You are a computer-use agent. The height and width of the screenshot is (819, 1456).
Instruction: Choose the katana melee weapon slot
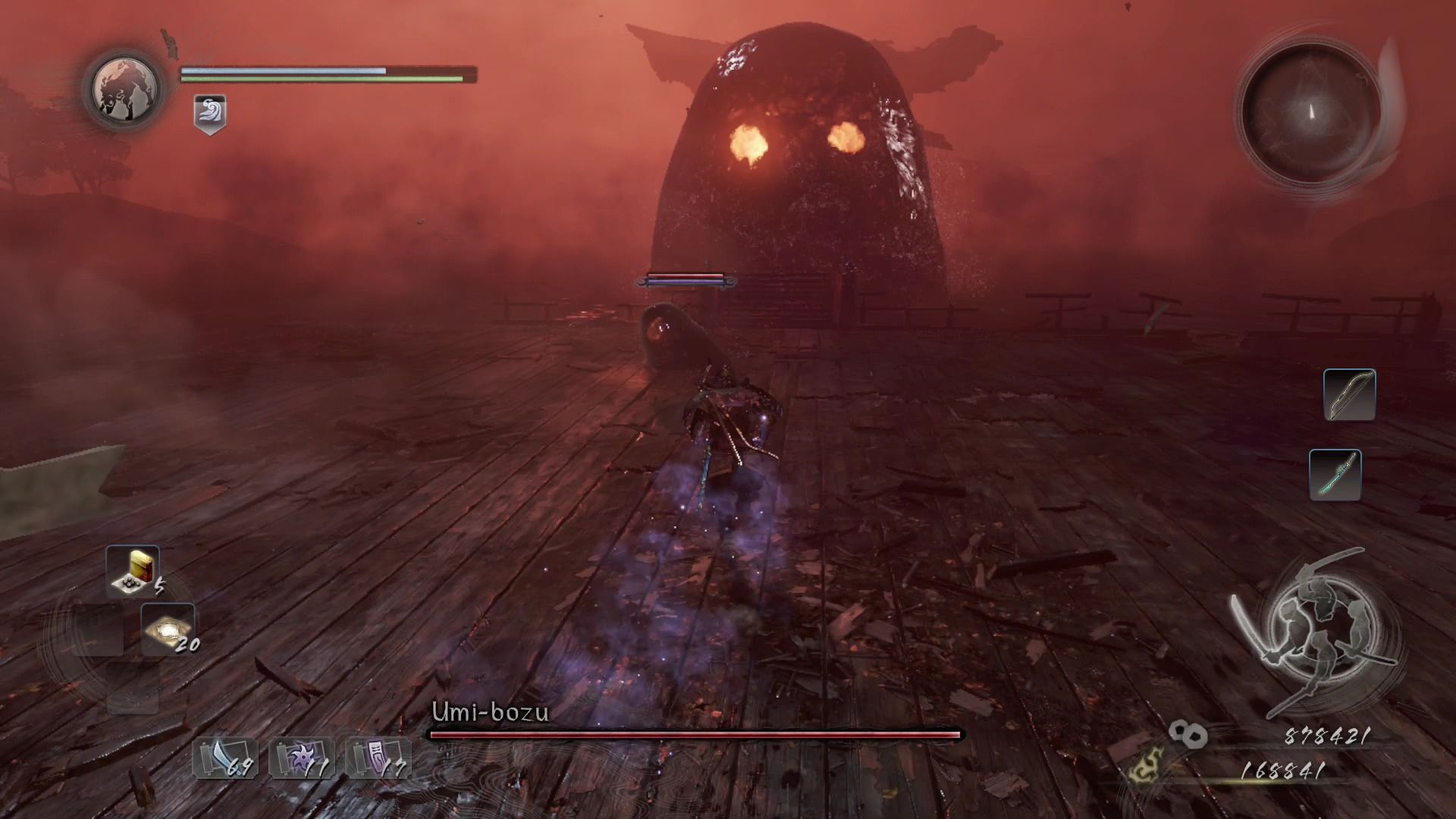(x=1335, y=475)
